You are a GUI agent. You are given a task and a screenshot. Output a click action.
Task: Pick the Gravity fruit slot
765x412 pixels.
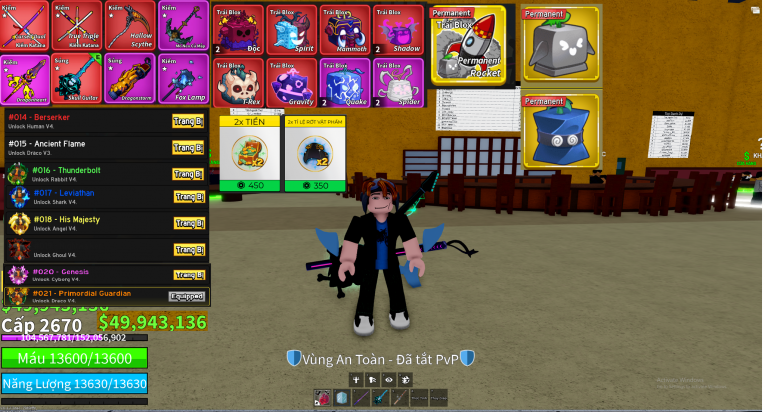click(x=292, y=81)
